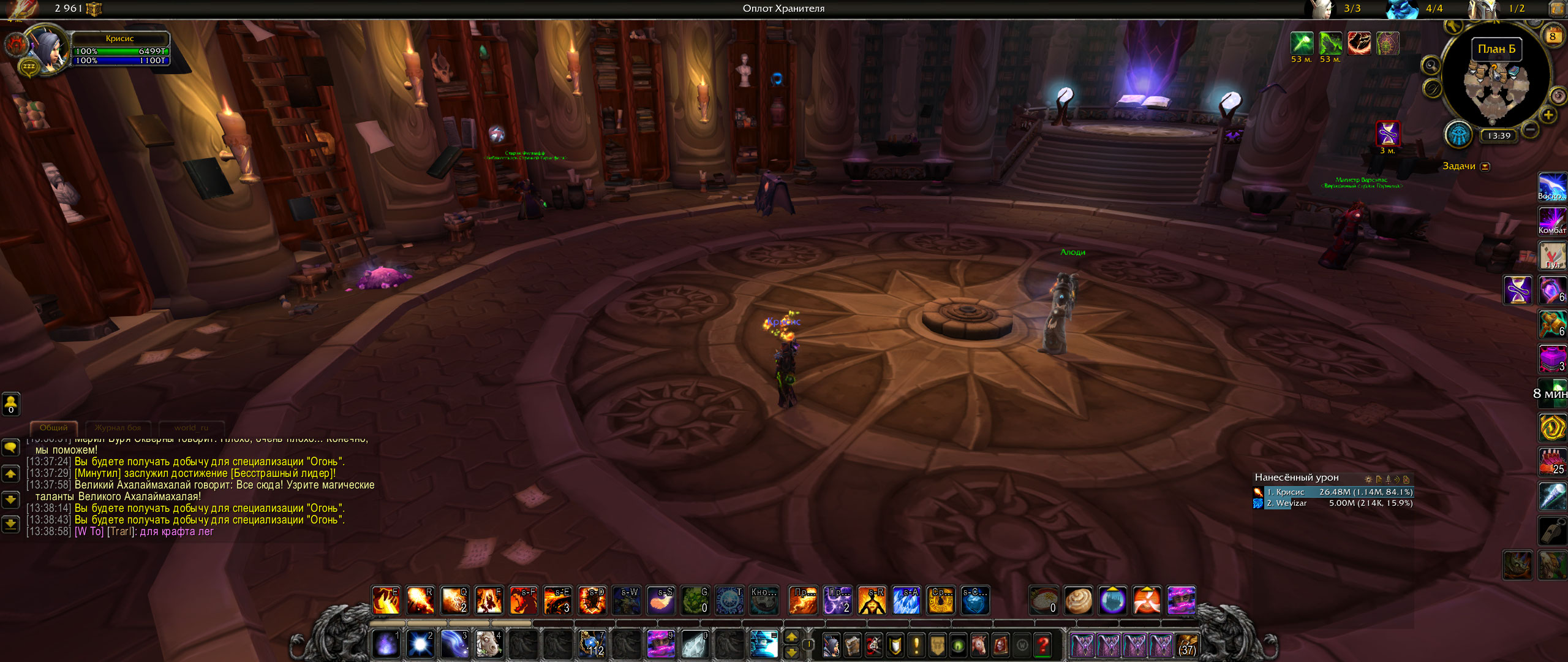Image resolution: width=1568 pixels, height=662 pixels.
Task: Collapse the Задачи objectives tracker
Action: click(1485, 167)
